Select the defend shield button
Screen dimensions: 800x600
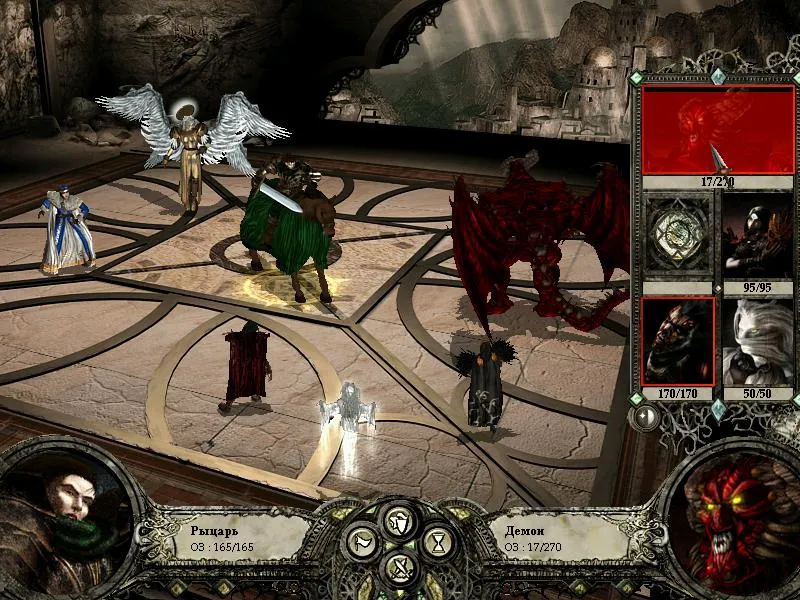pyautogui.click(x=400, y=521)
